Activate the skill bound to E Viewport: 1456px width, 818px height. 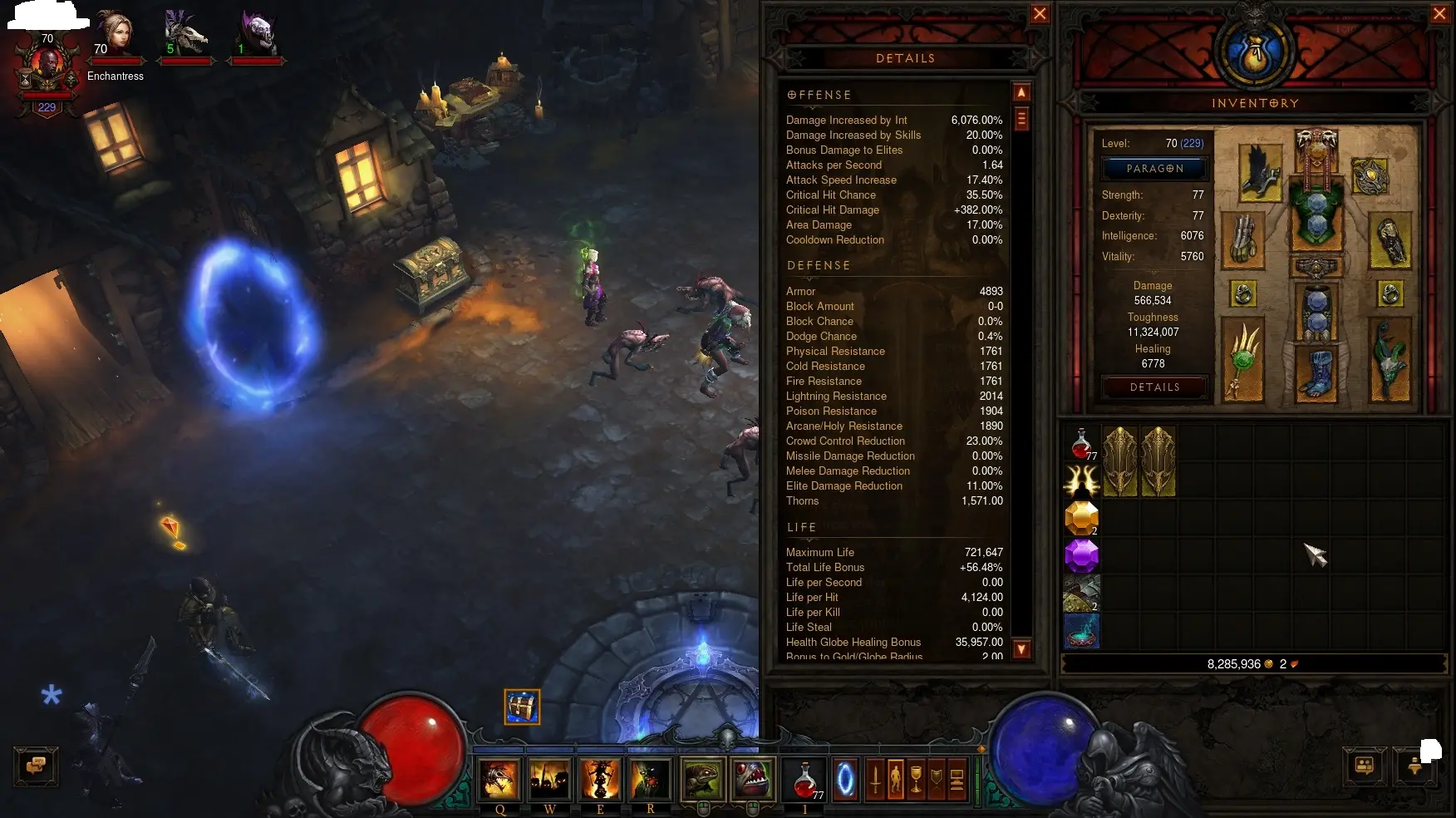[x=600, y=780]
